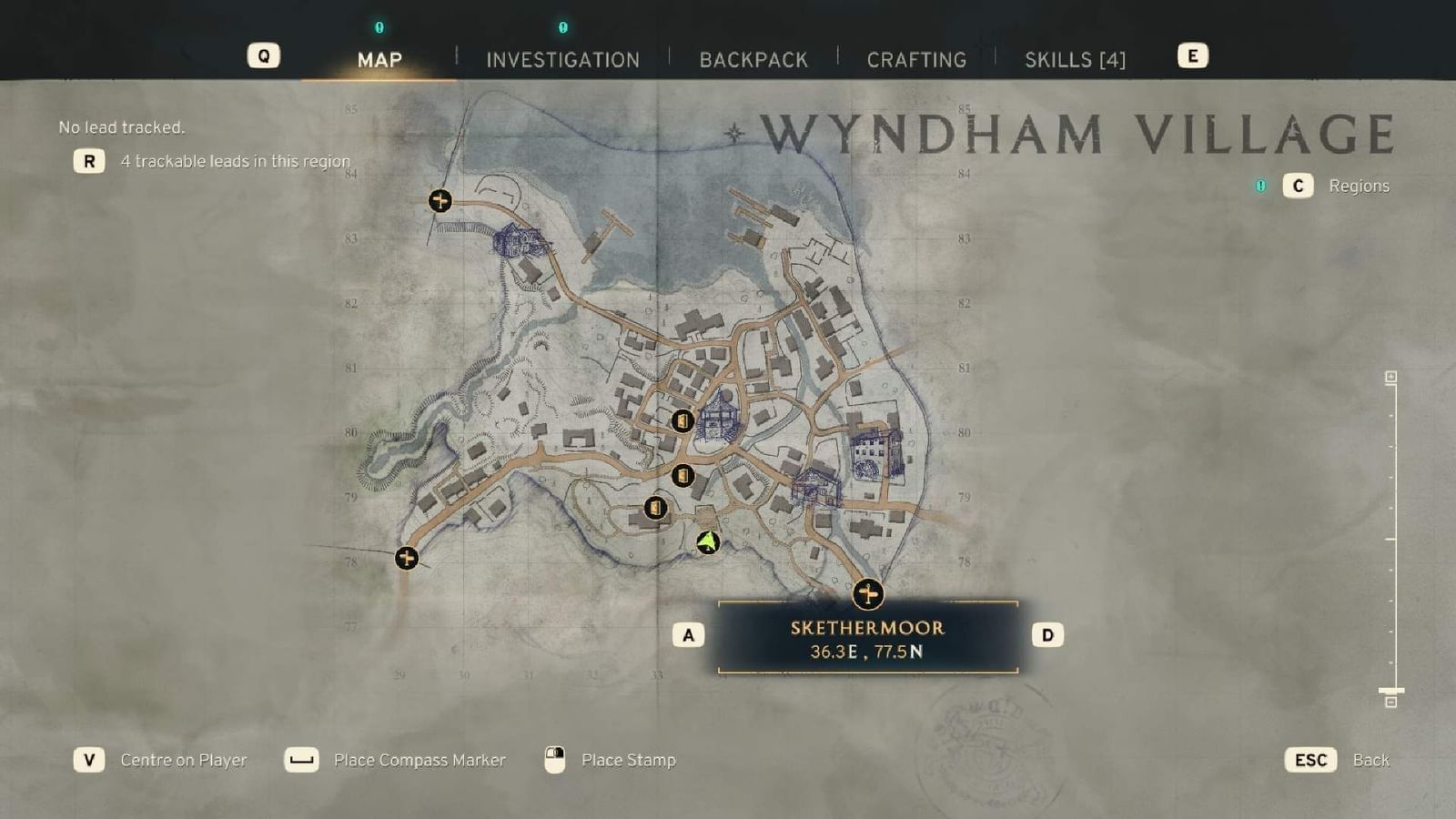View the Skills [4] tab
This screenshot has height=819, width=1456.
(x=1077, y=59)
